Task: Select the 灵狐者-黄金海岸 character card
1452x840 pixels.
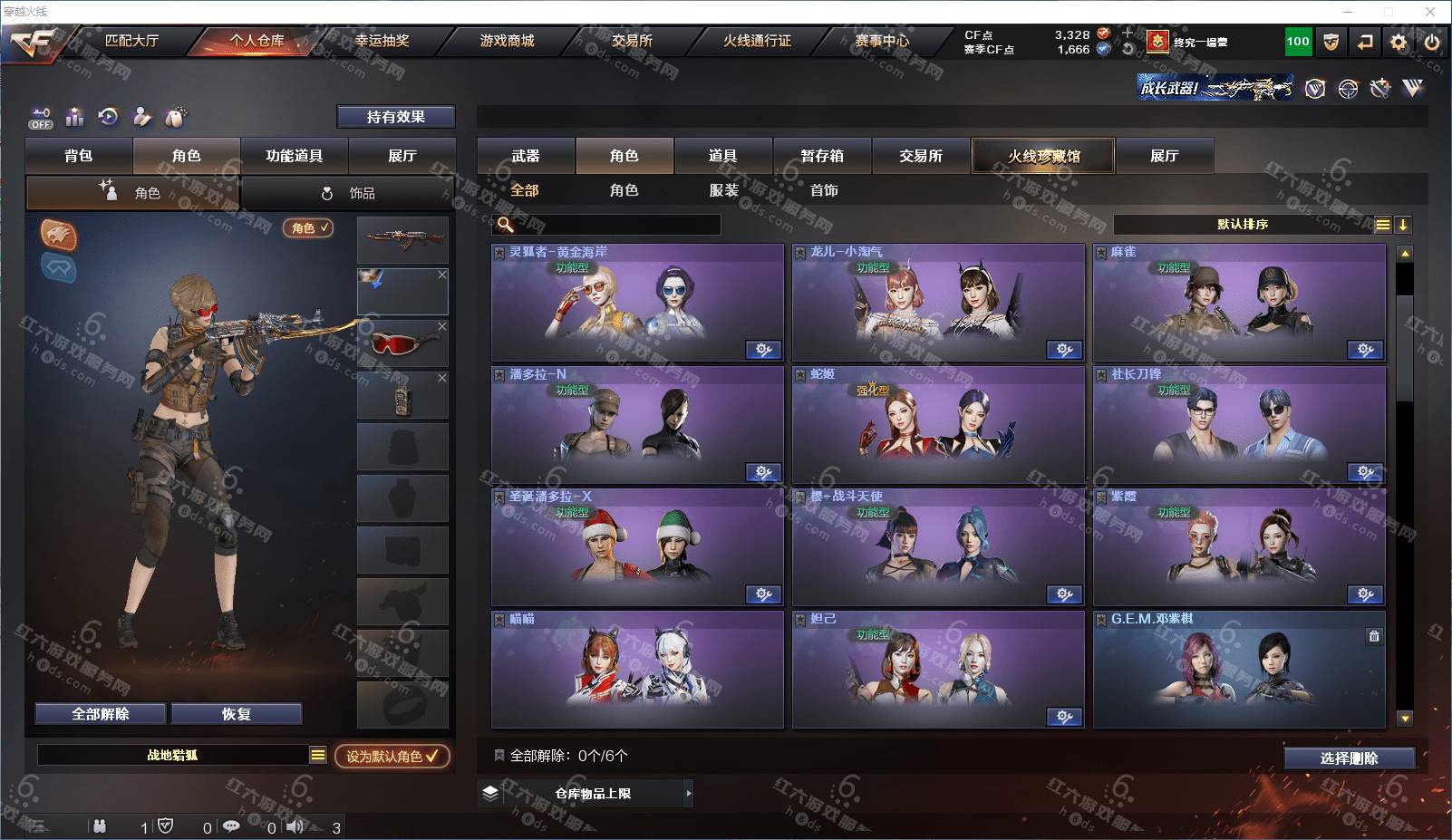Action: pyautogui.click(x=637, y=304)
